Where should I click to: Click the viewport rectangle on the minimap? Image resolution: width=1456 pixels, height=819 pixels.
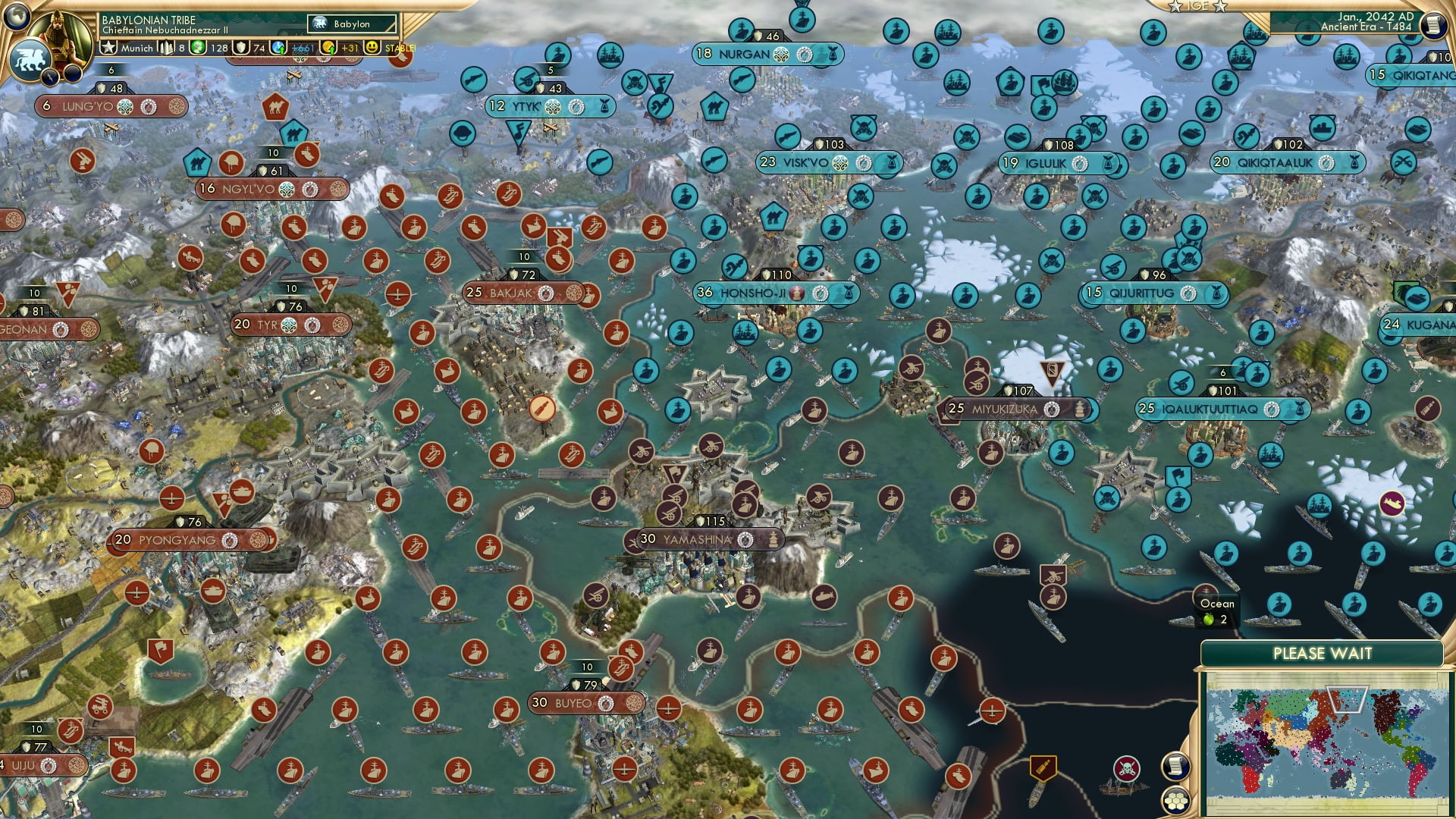point(1348,699)
